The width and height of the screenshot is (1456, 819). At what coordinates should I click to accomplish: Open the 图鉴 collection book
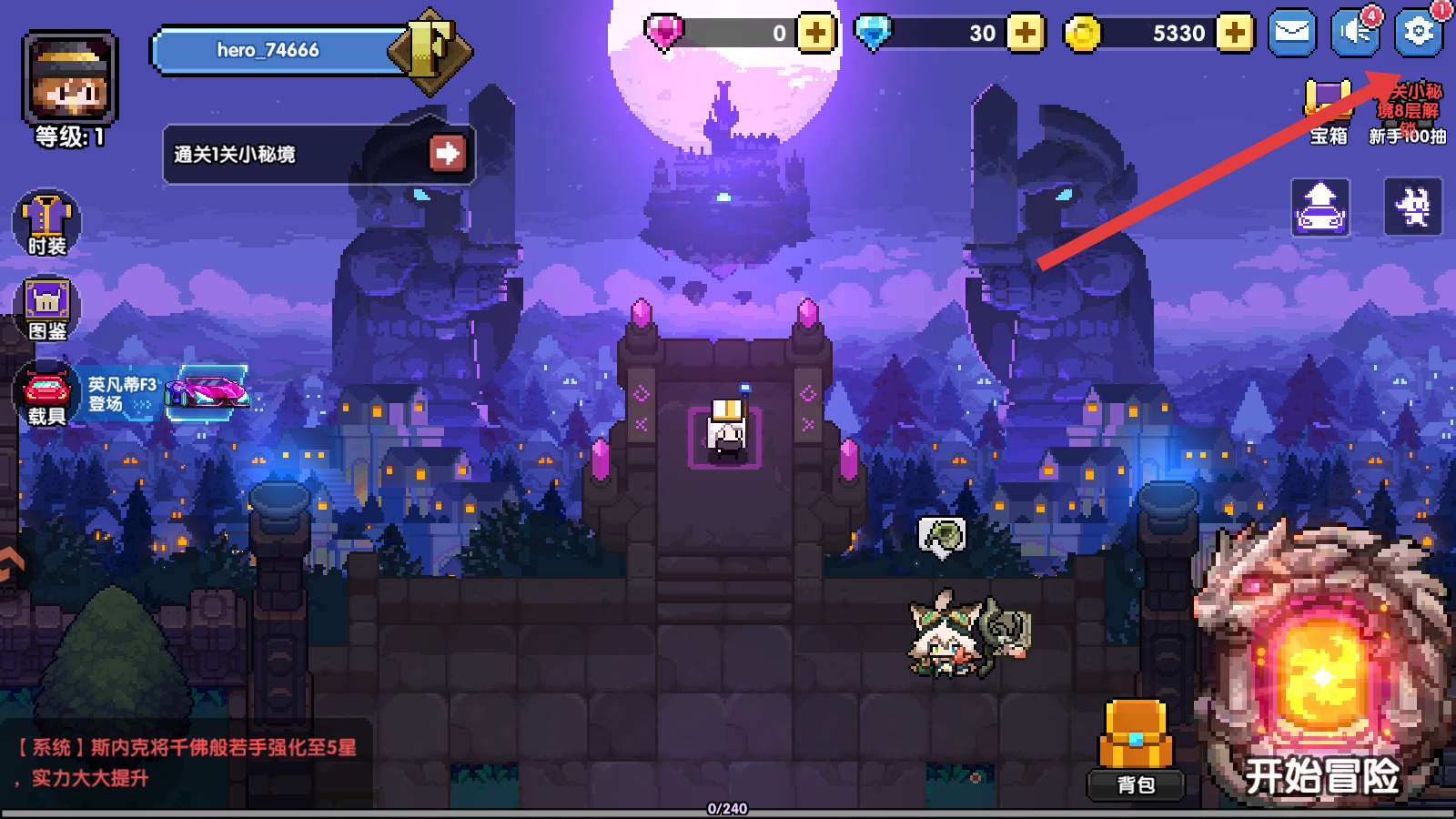pos(46,308)
